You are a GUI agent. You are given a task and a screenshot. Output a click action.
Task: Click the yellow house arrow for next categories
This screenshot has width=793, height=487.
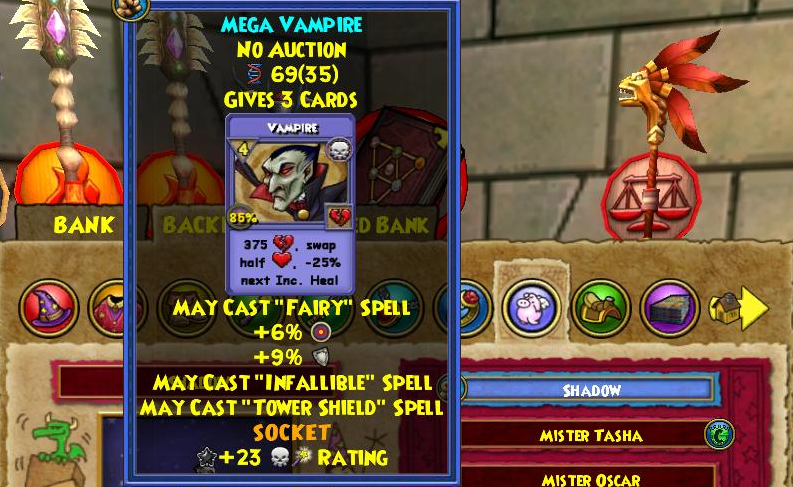click(738, 308)
